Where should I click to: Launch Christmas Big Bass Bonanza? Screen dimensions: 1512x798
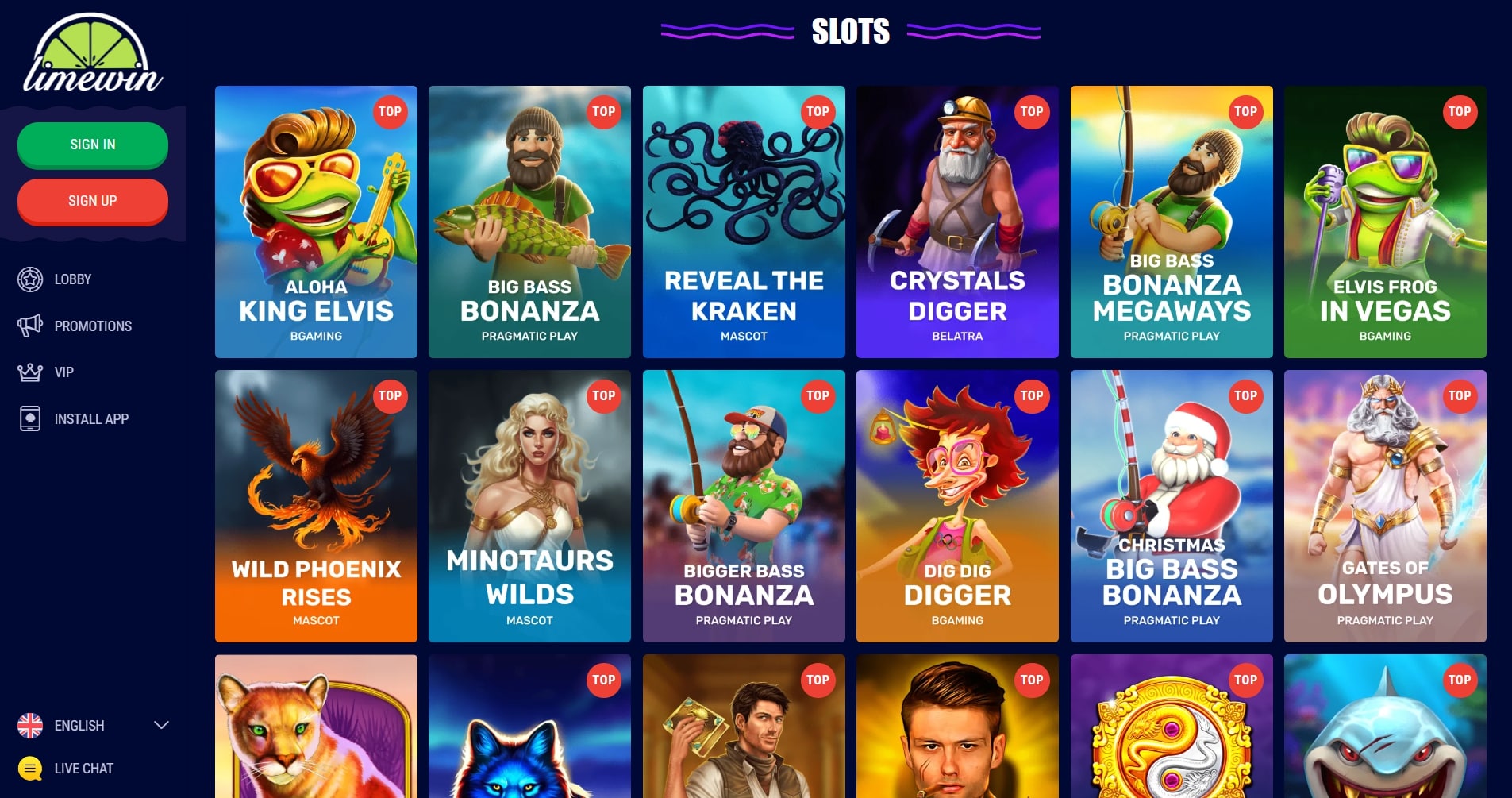(x=1172, y=506)
